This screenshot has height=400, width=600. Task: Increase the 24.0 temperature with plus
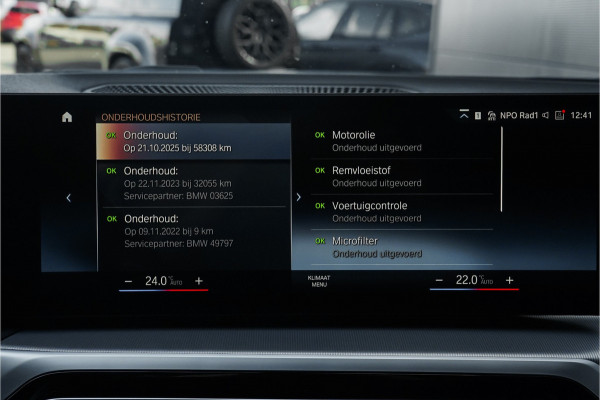[198, 281]
